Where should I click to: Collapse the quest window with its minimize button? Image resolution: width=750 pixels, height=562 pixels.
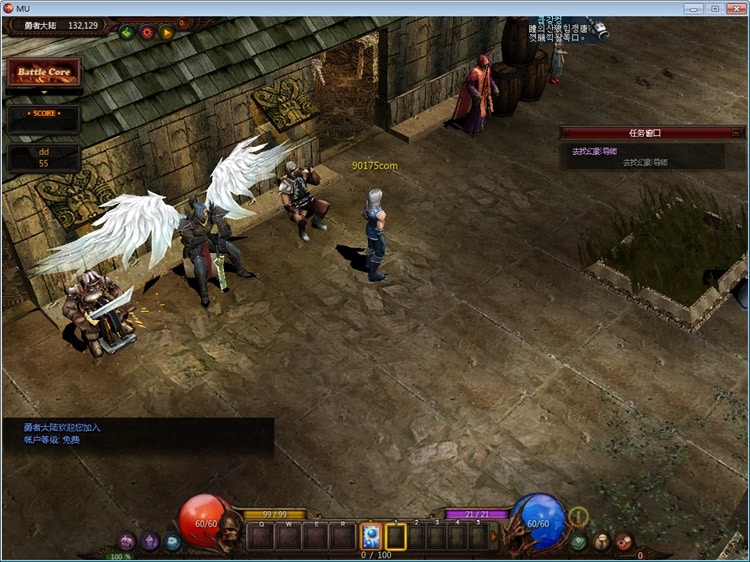pos(737,132)
